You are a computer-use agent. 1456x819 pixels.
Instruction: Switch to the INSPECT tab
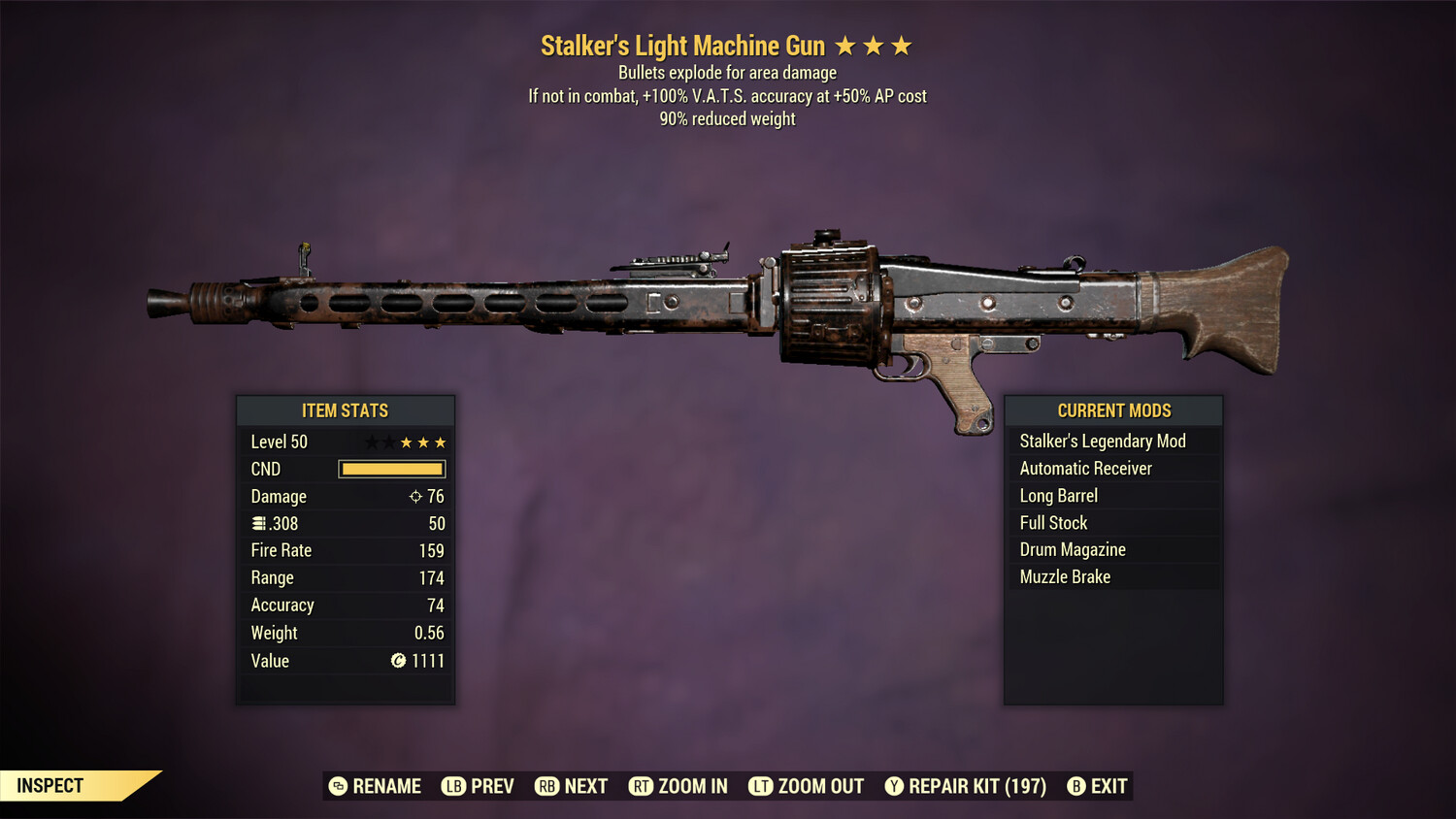click(x=49, y=785)
